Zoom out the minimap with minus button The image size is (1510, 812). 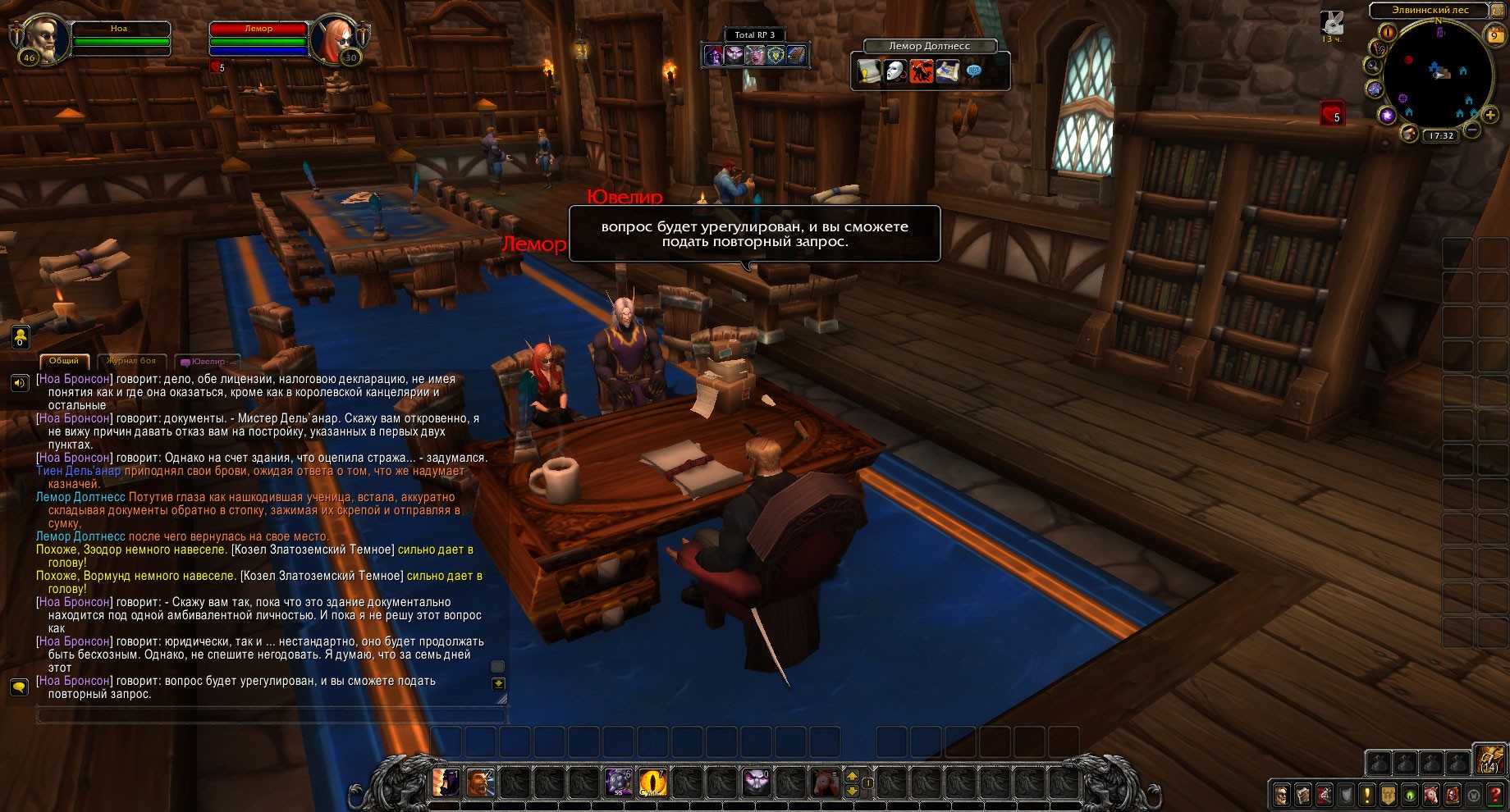pyautogui.click(x=1472, y=130)
